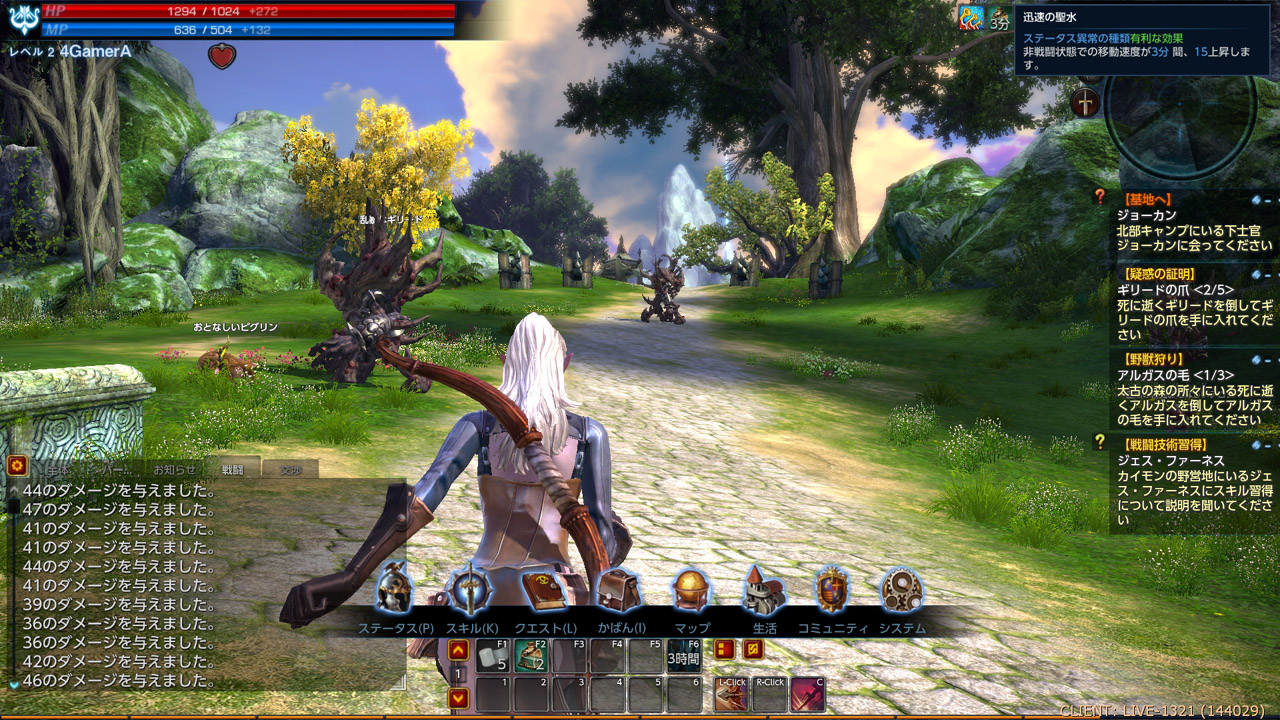
Task: Open the システム gears menu
Action: pyautogui.click(x=901, y=593)
